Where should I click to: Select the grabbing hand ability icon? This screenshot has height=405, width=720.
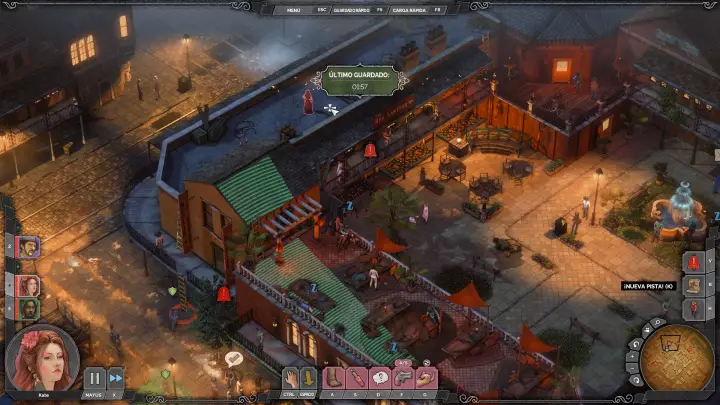click(427, 378)
